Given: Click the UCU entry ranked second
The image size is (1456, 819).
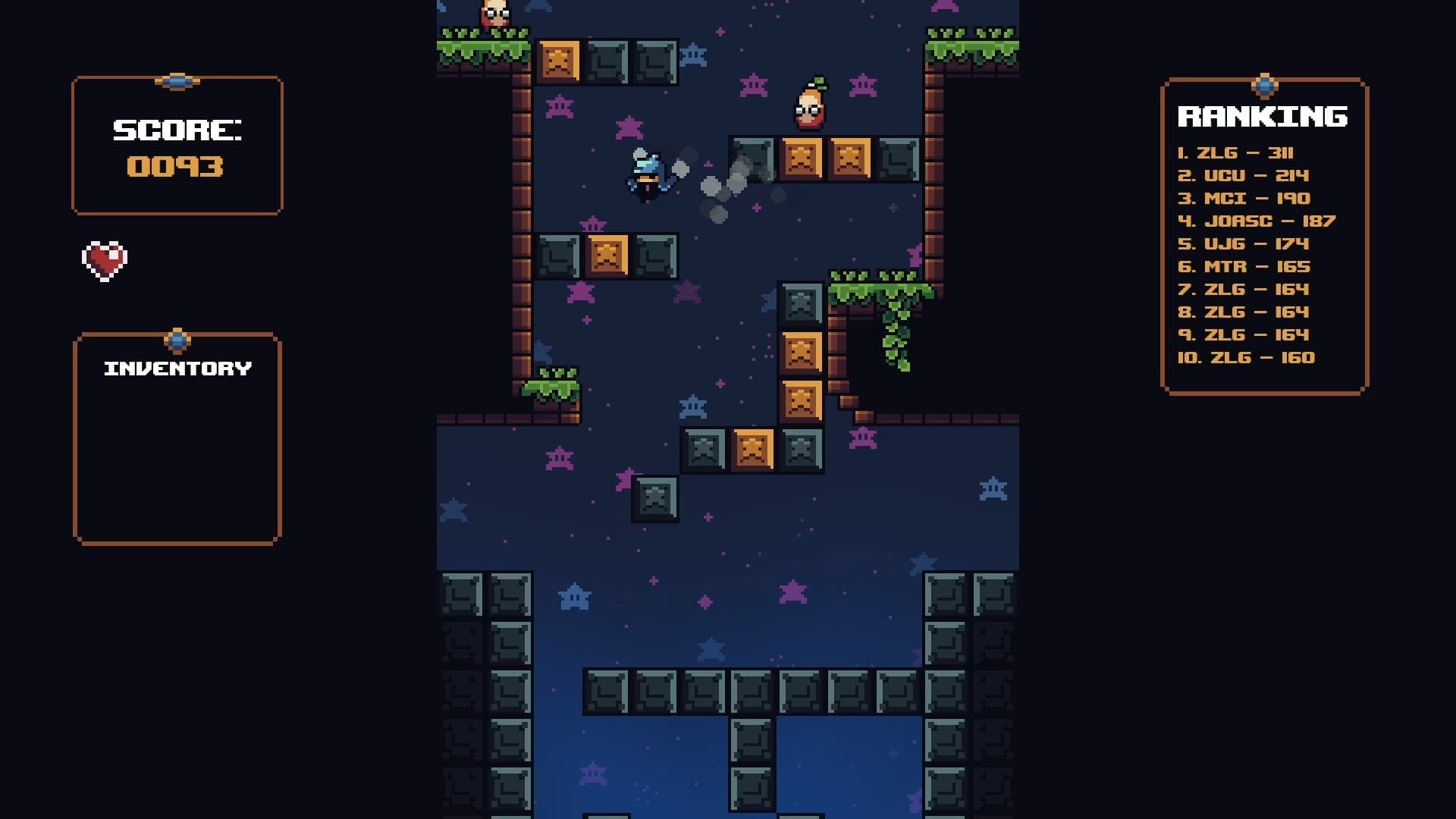Looking at the screenshot, I should pyautogui.click(x=1241, y=174).
